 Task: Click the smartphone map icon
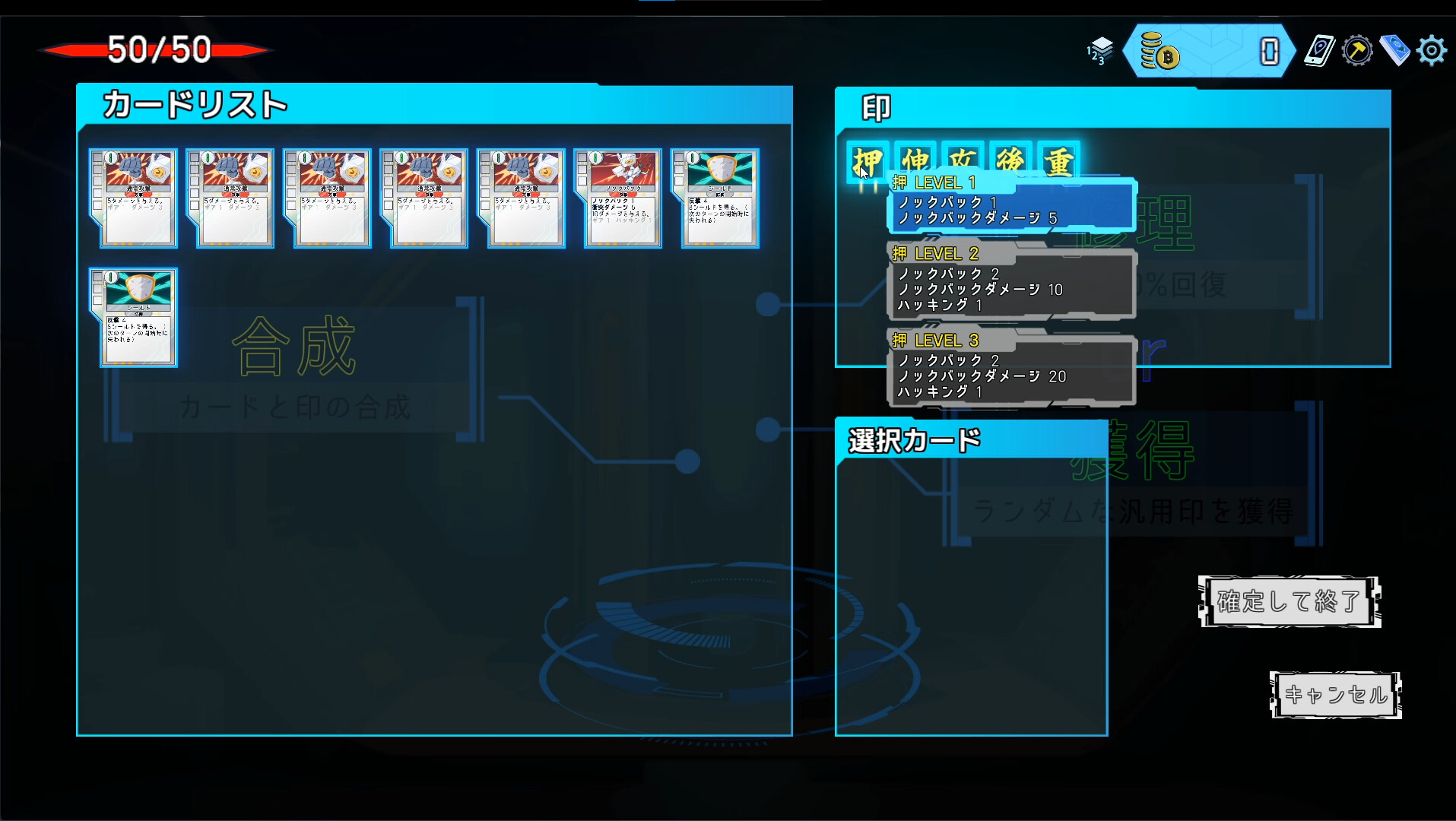coord(1320,50)
